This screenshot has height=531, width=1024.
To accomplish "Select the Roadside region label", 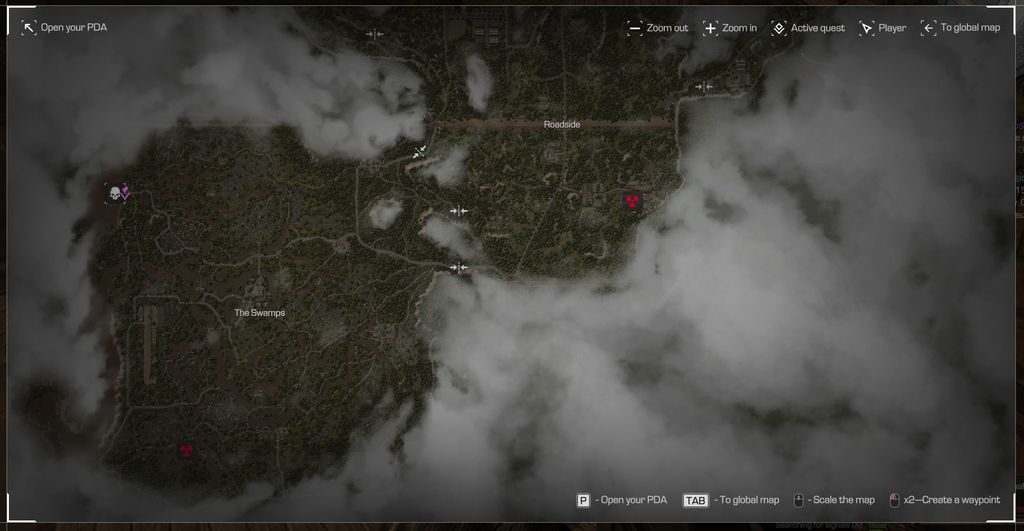I will [562, 125].
